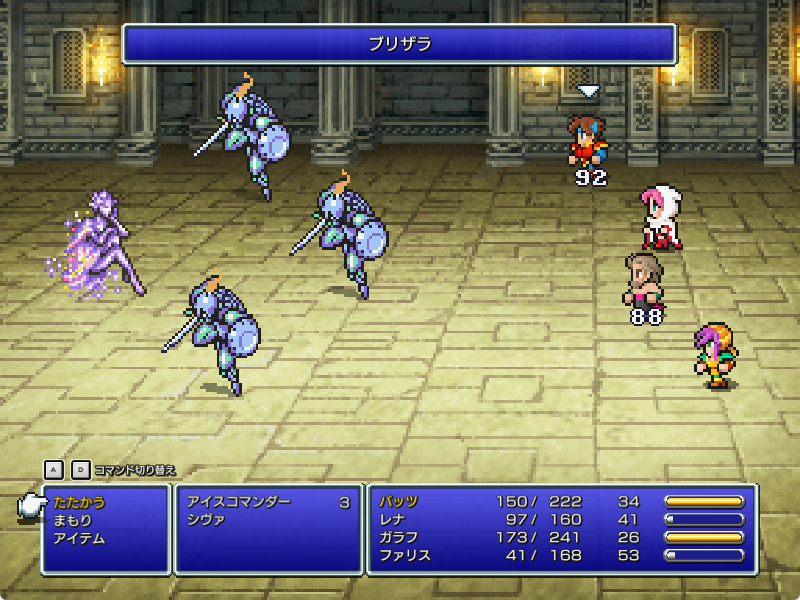This screenshot has height=600, width=800.
Task: Open the アイテム item command
Action: [x=80, y=538]
